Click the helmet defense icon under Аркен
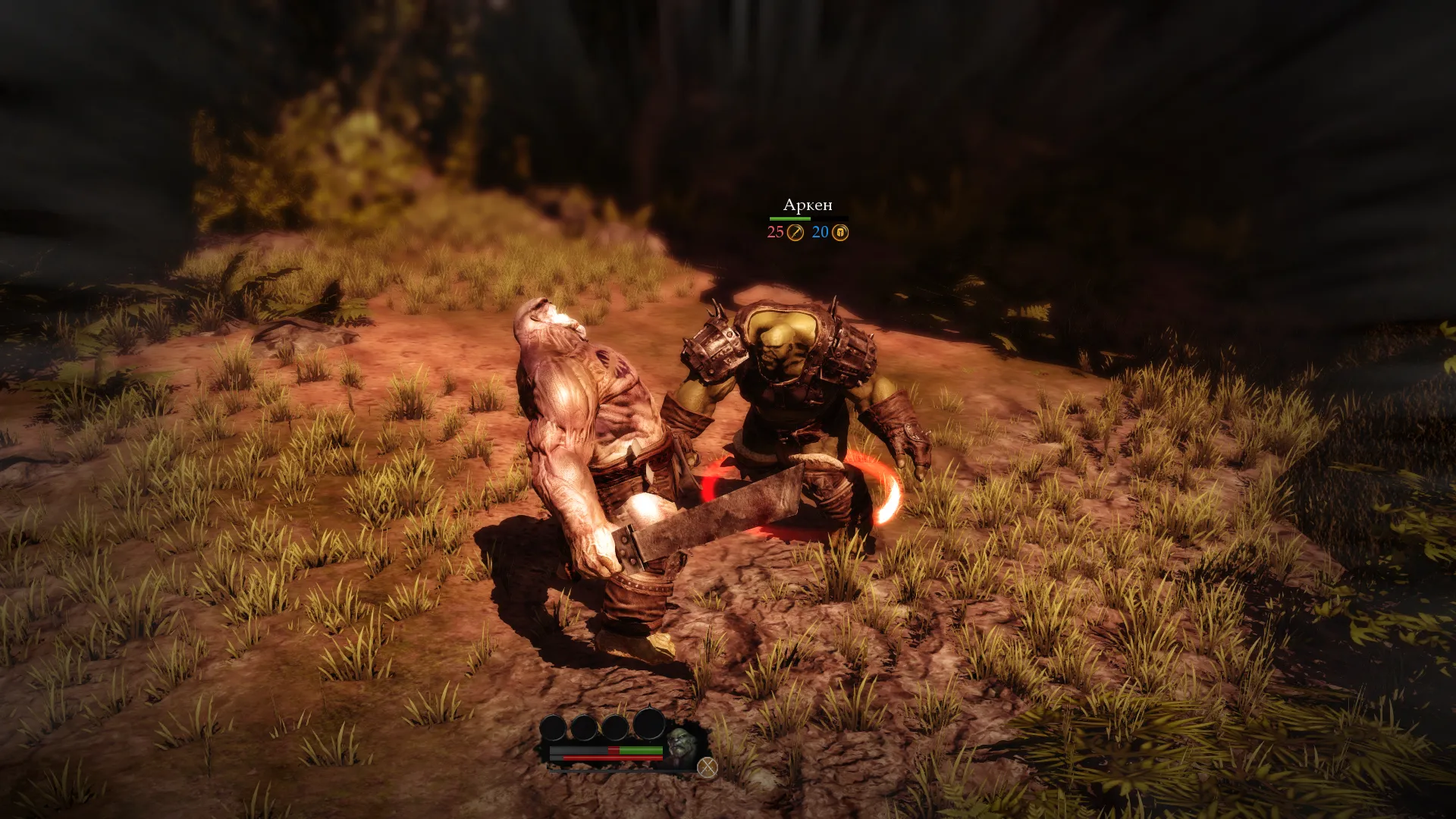This screenshot has width=1456, height=819. tap(840, 233)
